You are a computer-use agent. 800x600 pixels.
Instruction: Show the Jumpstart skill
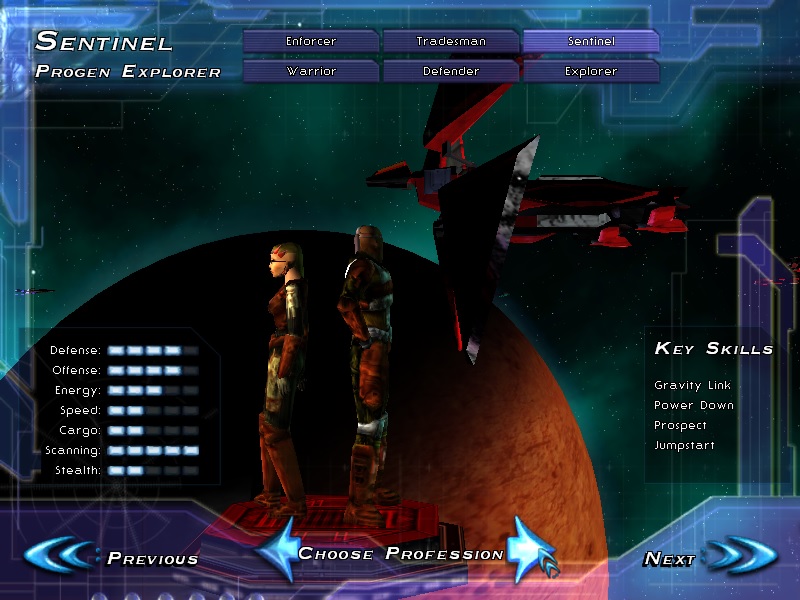tap(684, 445)
